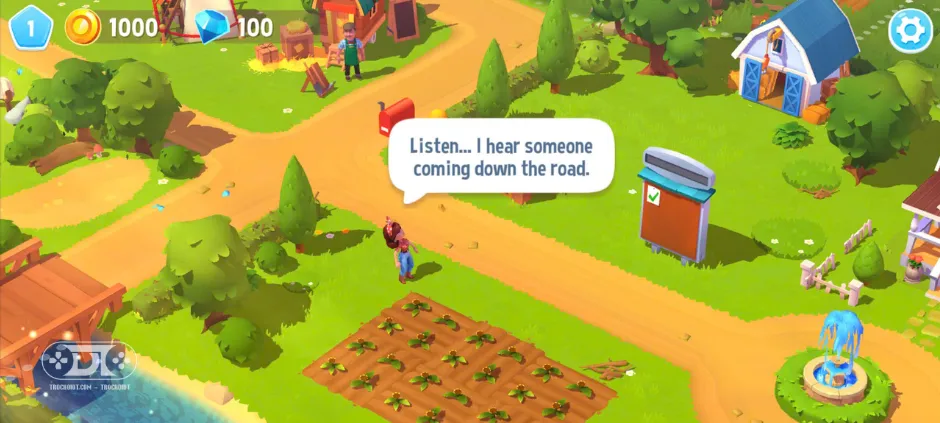Open the settings gear menu
This screenshot has width=940, height=423.
coord(909,30)
